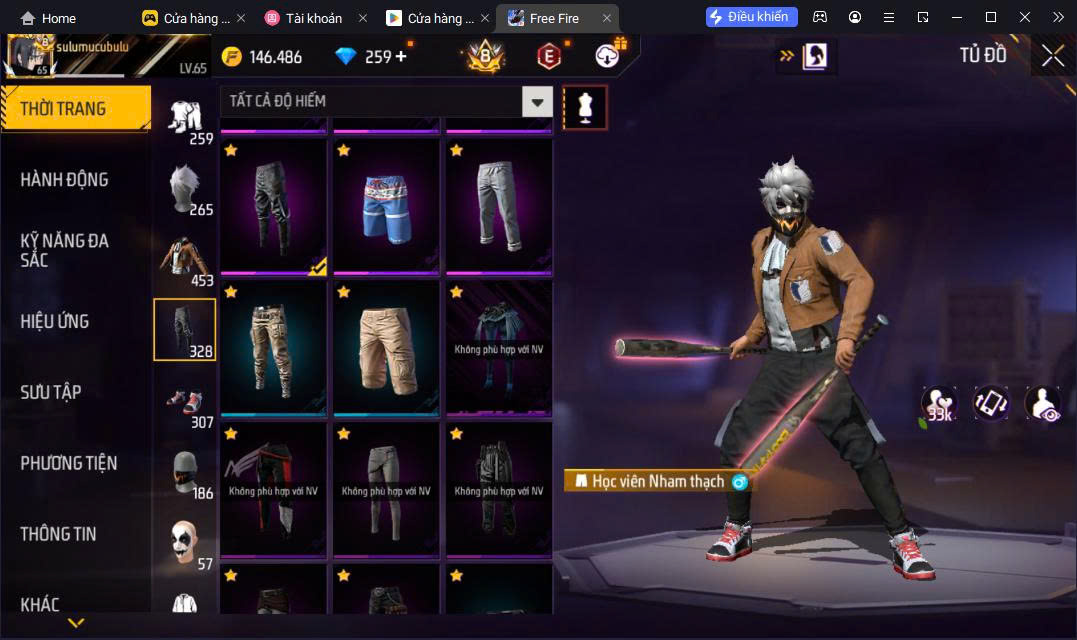Open the Kỹ Năng Đa Sắc tab

point(65,250)
